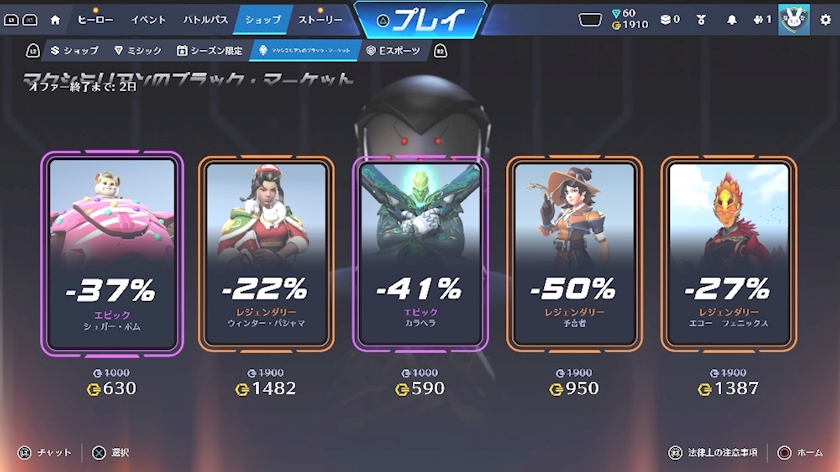Switch to the ミシック shop category
The image size is (840, 472).
(138, 50)
